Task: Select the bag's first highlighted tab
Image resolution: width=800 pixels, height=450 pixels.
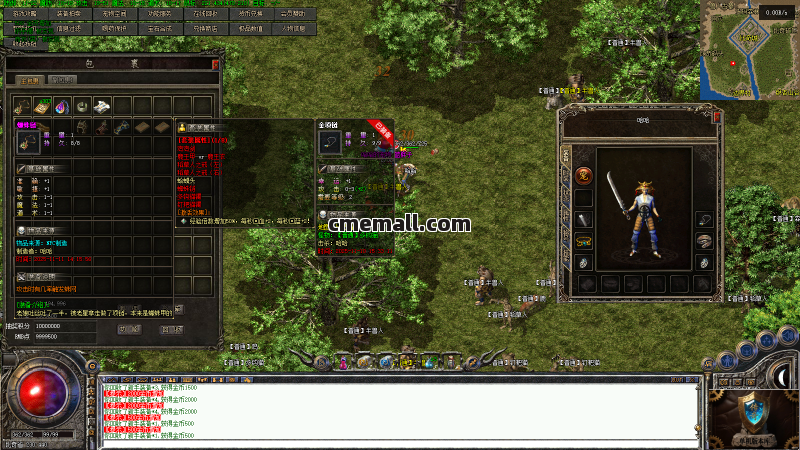Action: (x=30, y=79)
